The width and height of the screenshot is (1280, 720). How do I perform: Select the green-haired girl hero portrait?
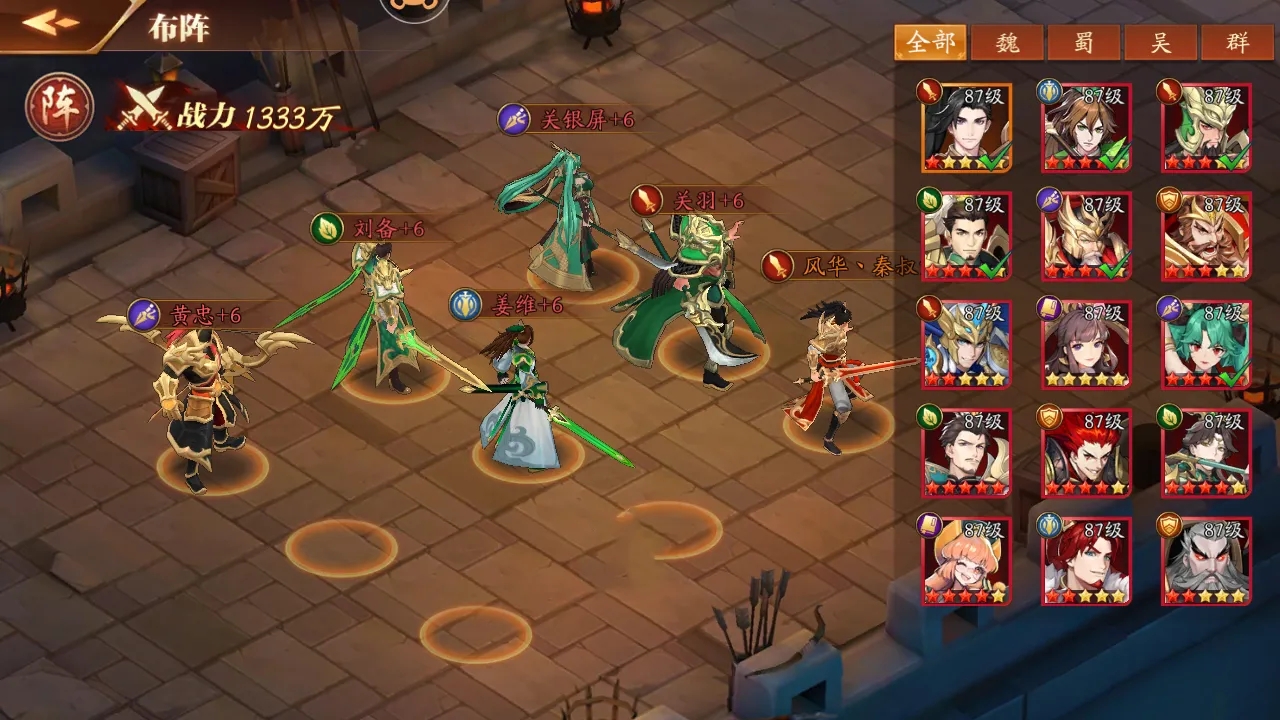click(x=1205, y=344)
